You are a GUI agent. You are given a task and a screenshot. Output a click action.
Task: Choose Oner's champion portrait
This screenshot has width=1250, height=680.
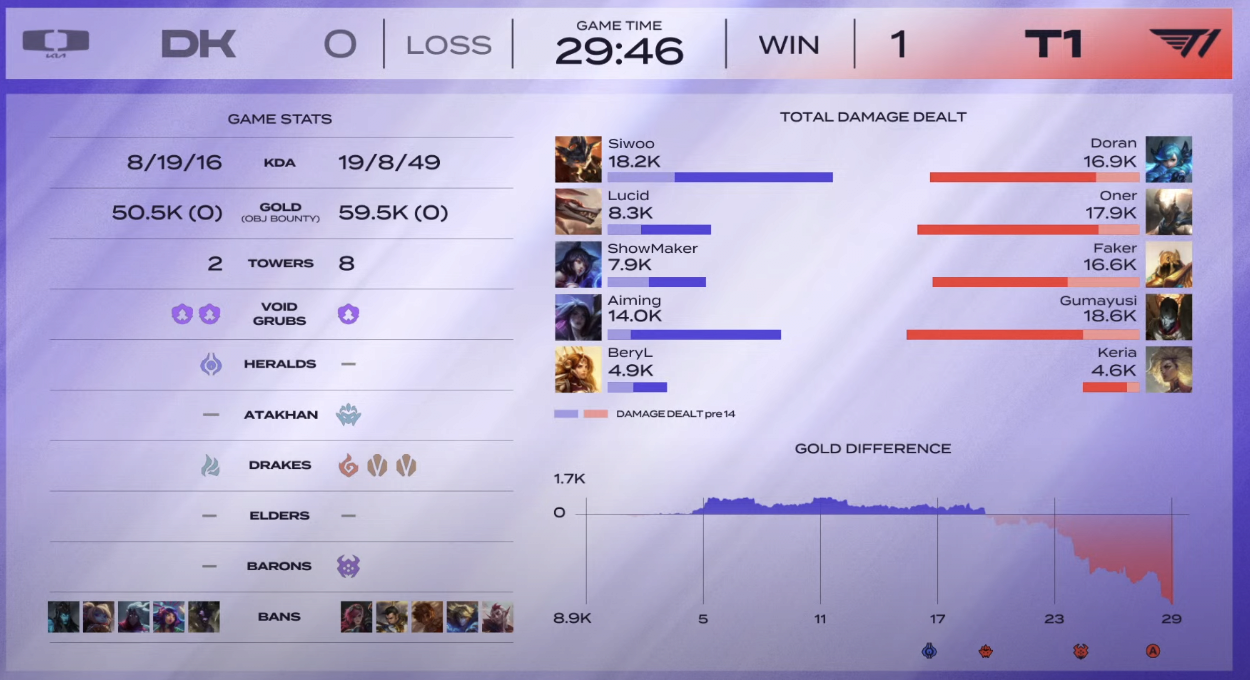[1168, 212]
